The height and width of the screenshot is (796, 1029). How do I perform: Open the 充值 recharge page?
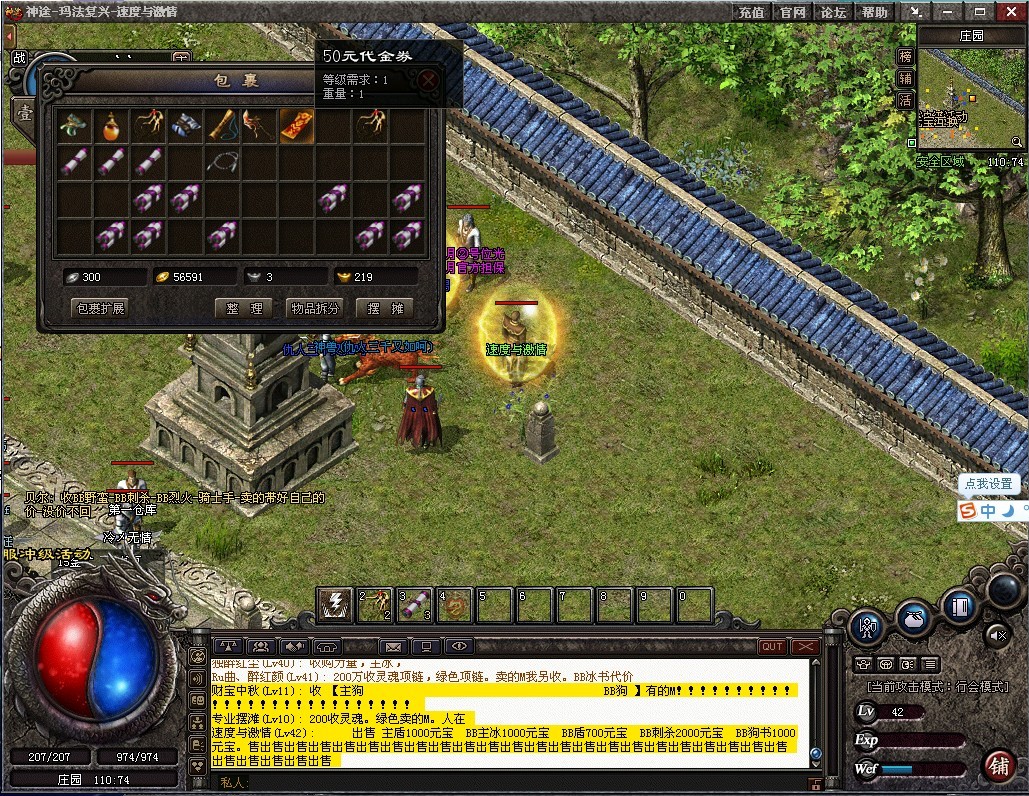click(752, 12)
